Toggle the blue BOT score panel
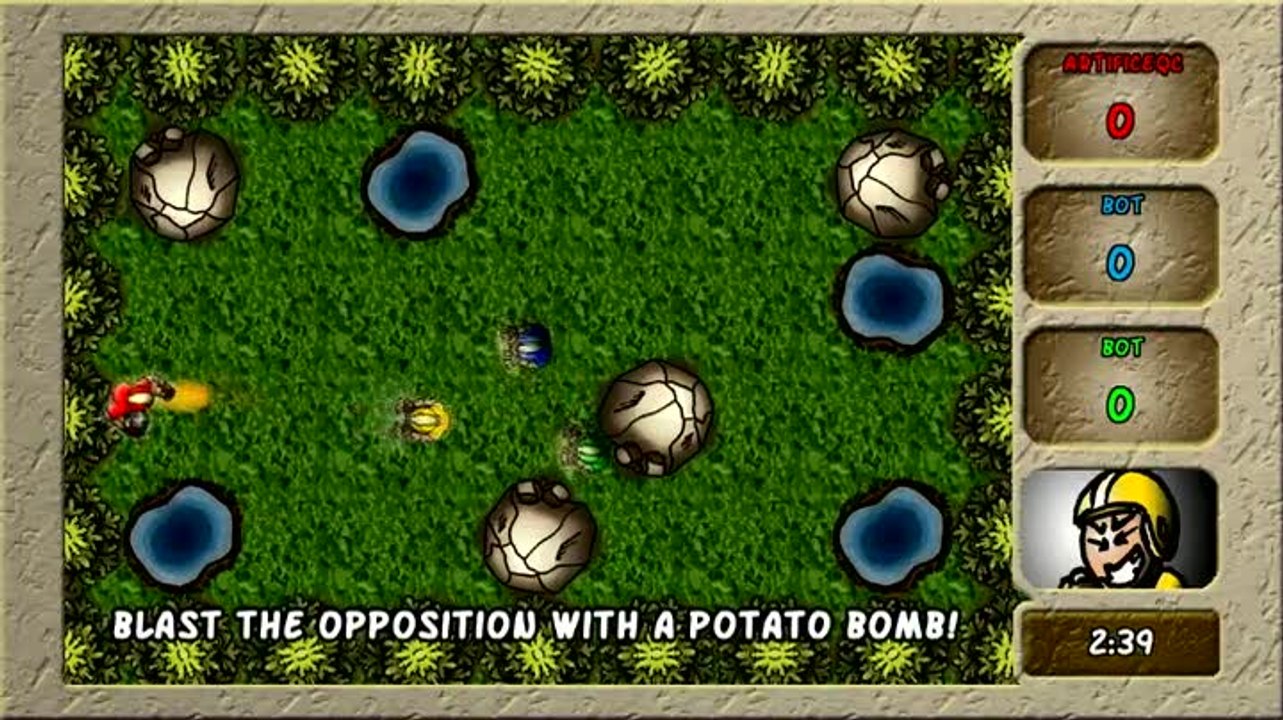Image resolution: width=1283 pixels, height=720 pixels. [x=1116, y=245]
